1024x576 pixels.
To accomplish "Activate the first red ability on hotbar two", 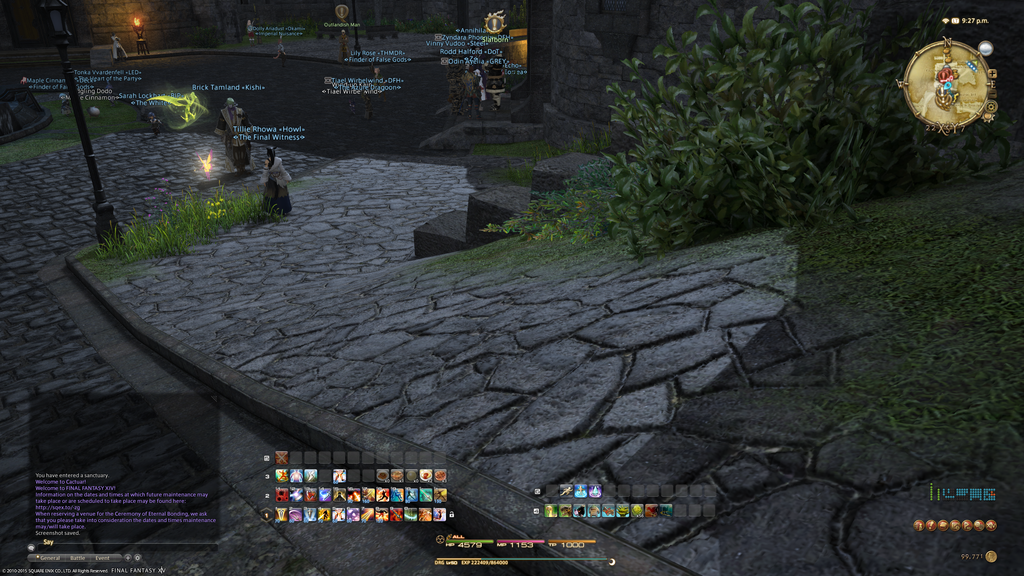I will click(x=281, y=495).
